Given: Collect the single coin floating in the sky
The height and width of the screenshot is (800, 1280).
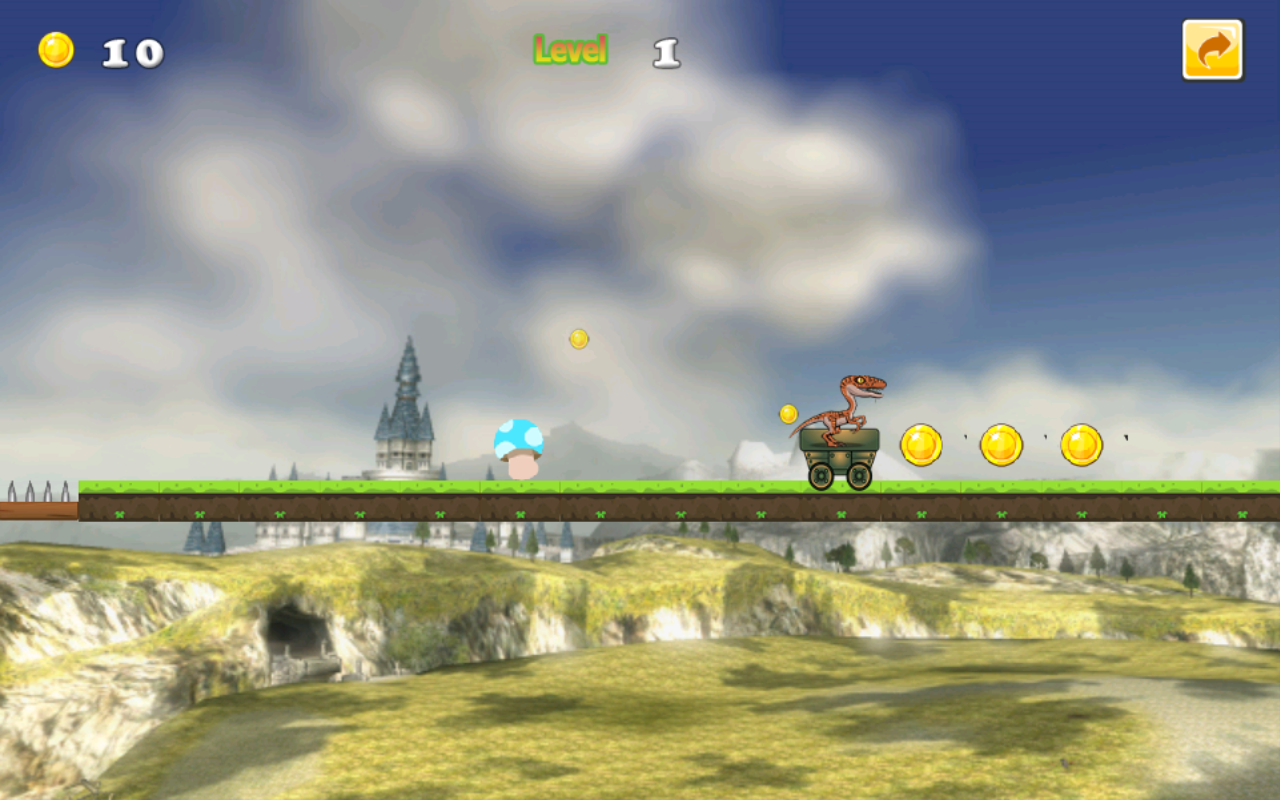Looking at the screenshot, I should pyautogui.click(x=576, y=339).
